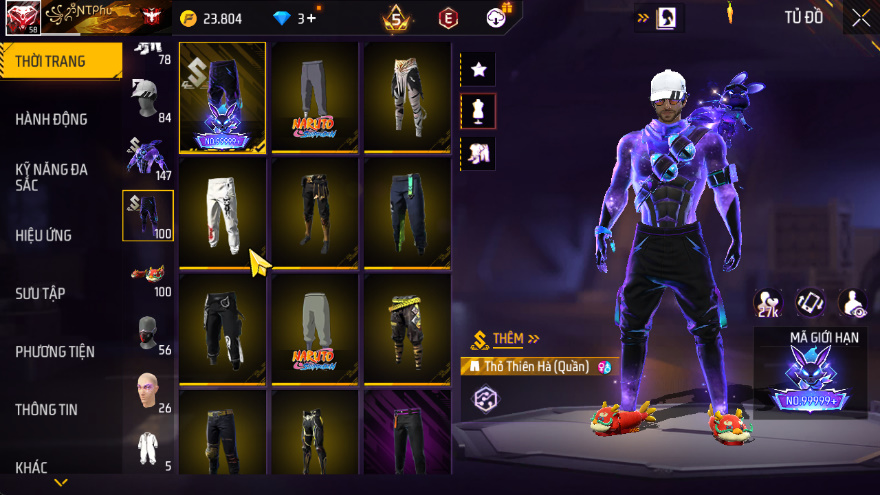This screenshot has width=880, height=495.
Task: Choose the hat subcategory with 84 items
Action: pos(147,98)
